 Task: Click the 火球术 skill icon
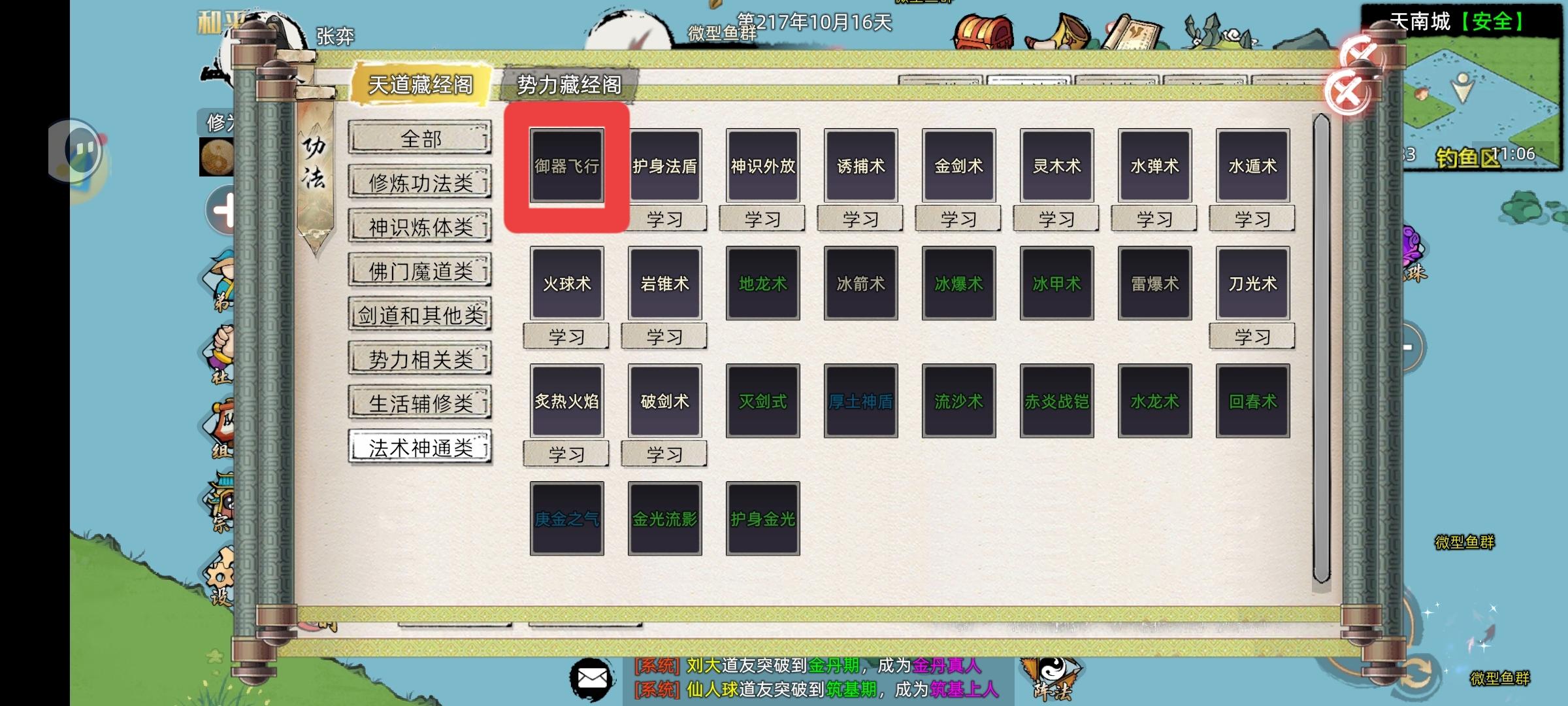point(566,283)
